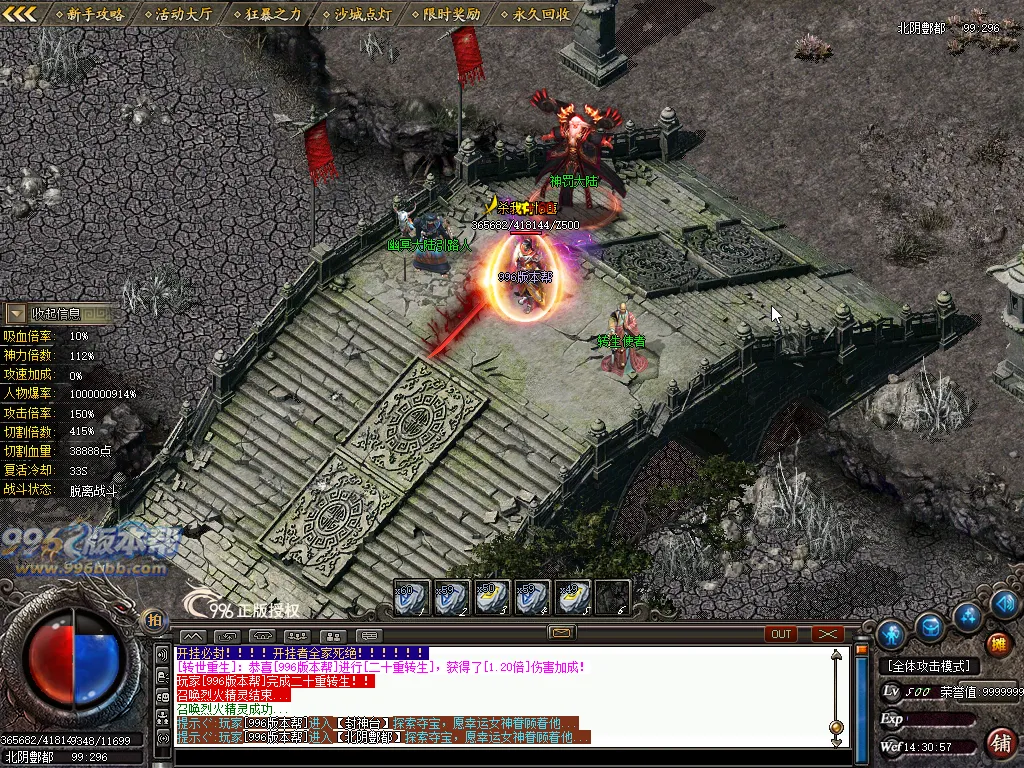
Task: Close the chat panel with the X button
Action: tap(827, 634)
